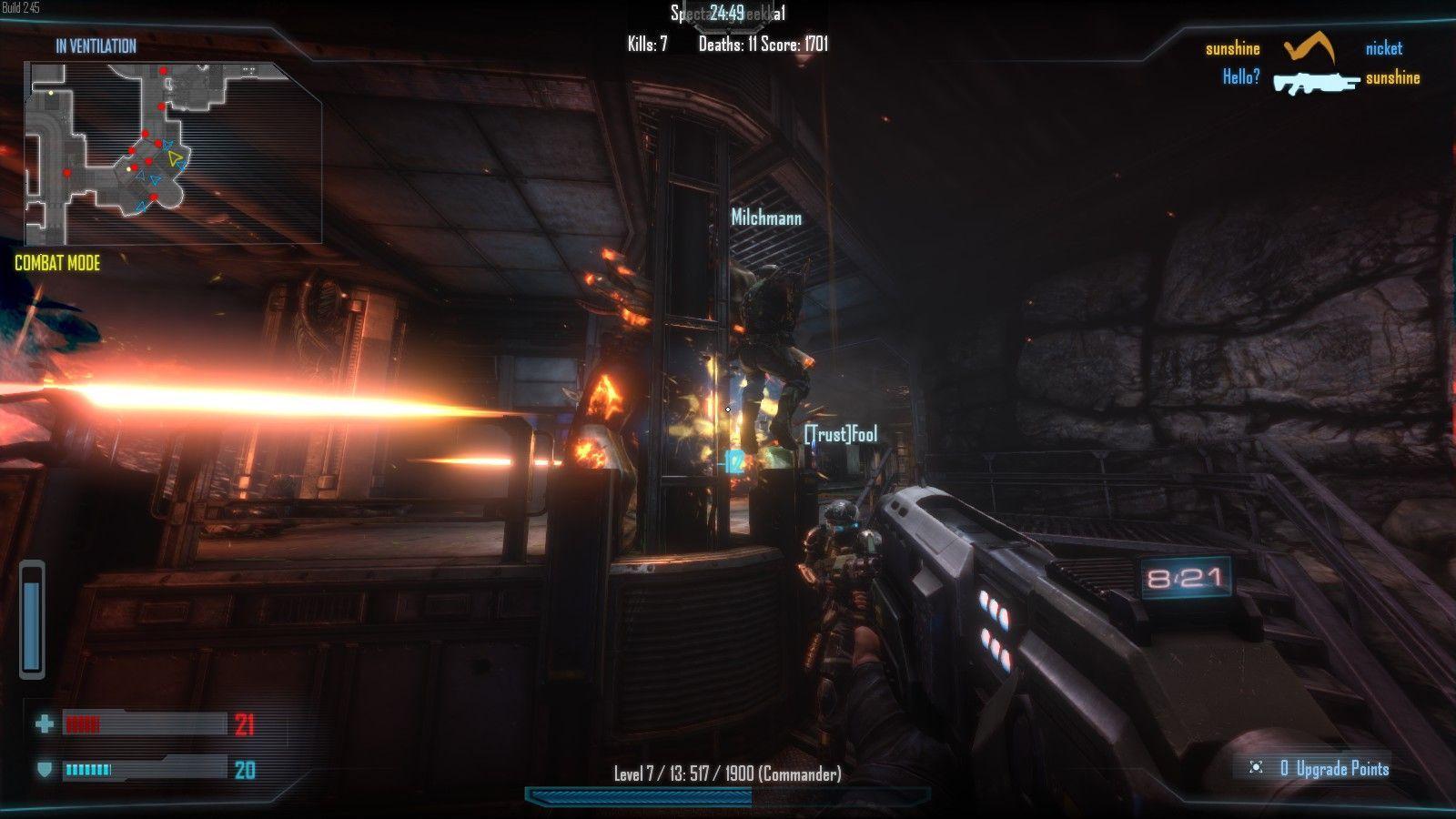Click the rifle icon in the kill feed

coord(1315,82)
